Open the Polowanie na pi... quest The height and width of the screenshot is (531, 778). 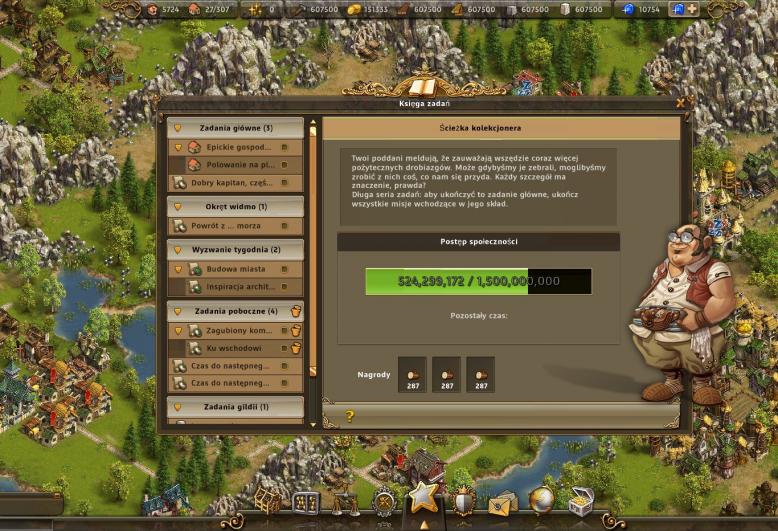tap(238, 164)
